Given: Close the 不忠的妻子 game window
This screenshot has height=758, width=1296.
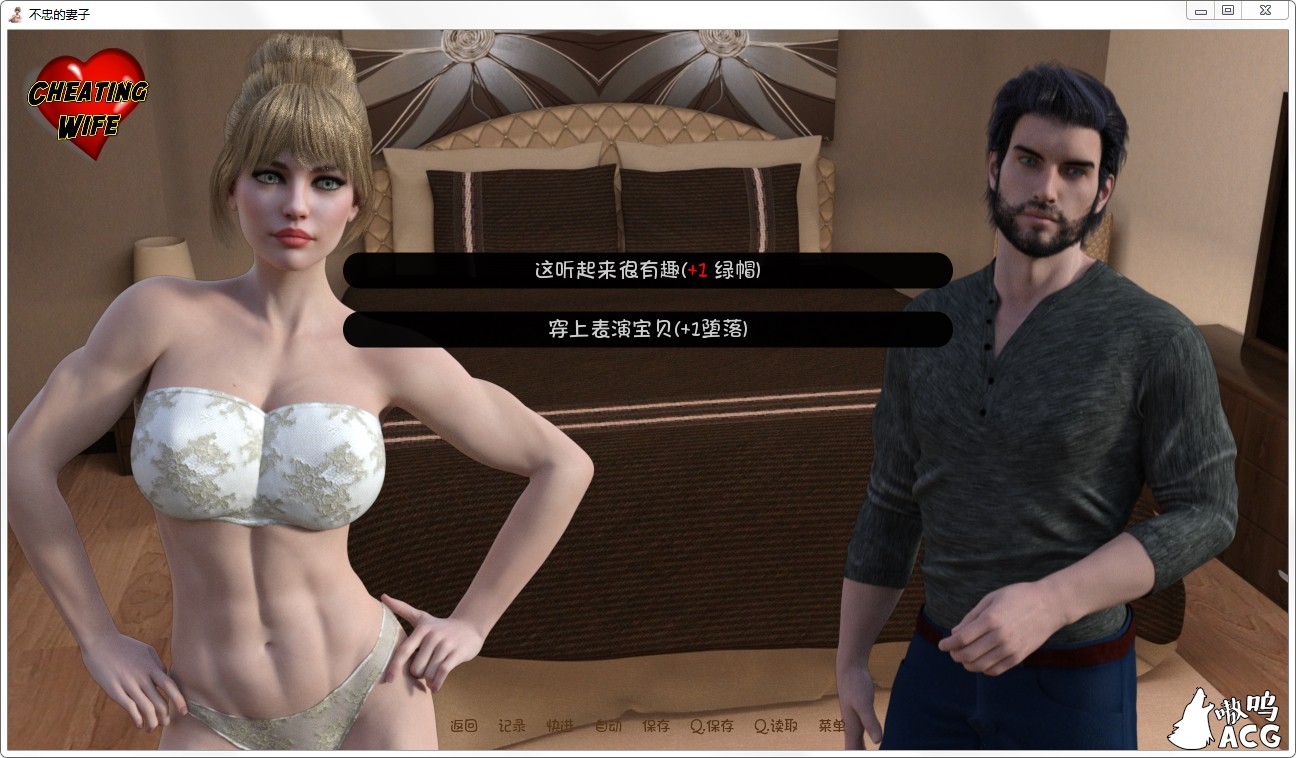Looking at the screenshot, I should [x=1266, y=10].
